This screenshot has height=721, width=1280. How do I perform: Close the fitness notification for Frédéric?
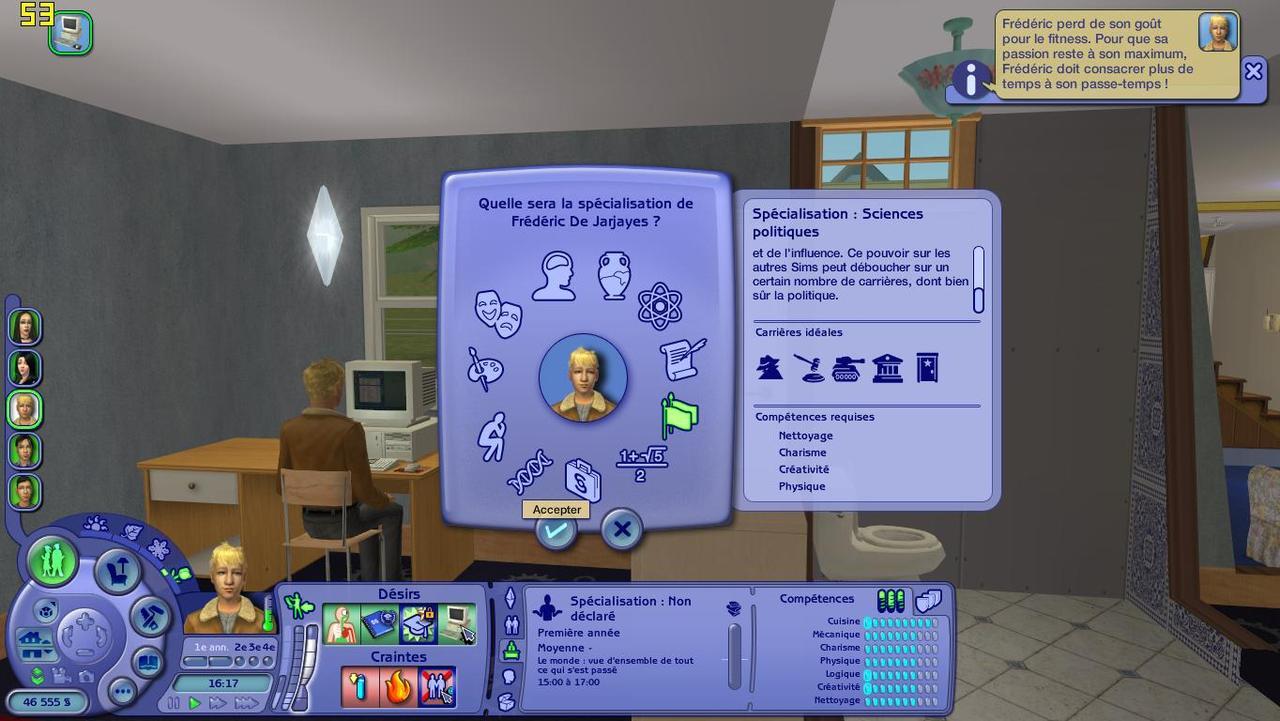click(x=1253, y=71)
